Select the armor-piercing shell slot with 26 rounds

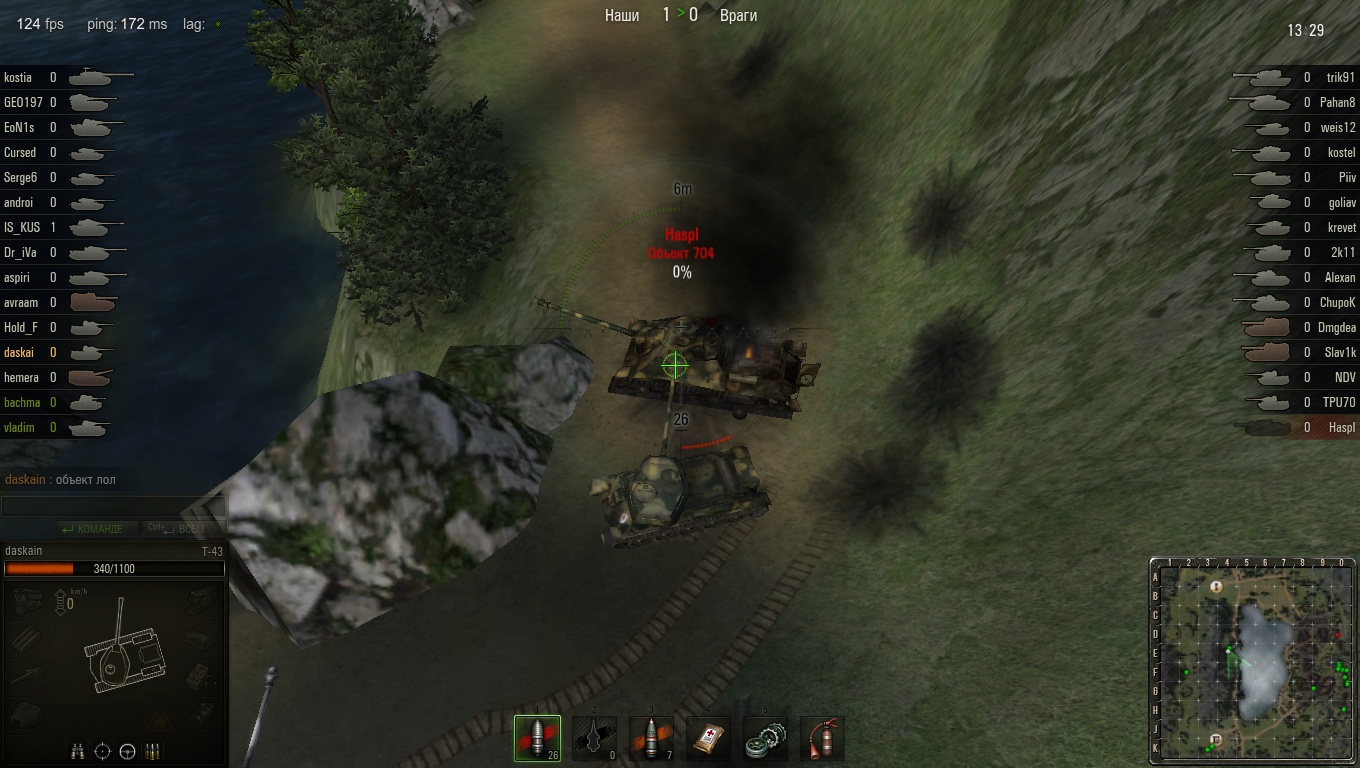tap(537, 739)
